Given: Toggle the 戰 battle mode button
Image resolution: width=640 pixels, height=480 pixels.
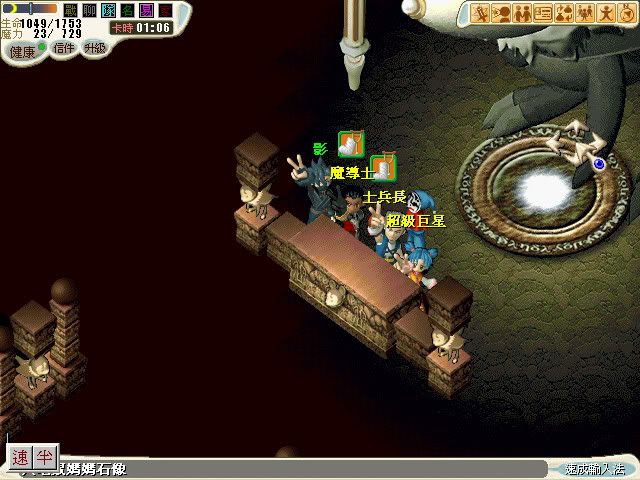Looking at the screenshot, I should (71, 10).
